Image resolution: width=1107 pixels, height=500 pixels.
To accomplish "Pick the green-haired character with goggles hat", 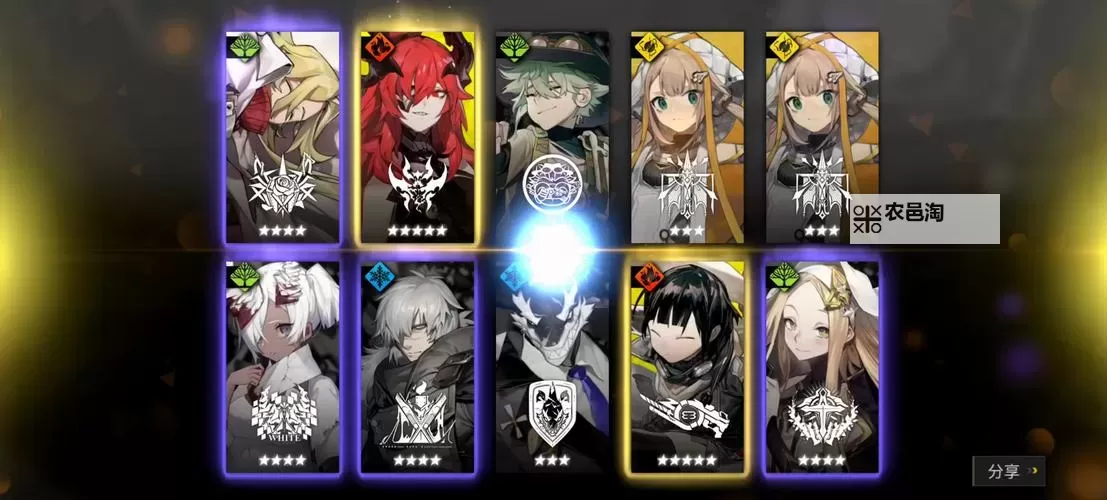I will click(x=553, y=135).
